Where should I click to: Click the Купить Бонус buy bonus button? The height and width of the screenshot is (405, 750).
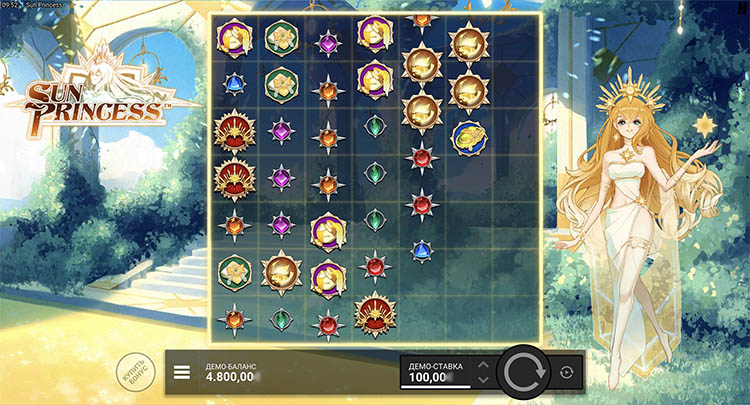pyautogui.click(x=134, y=370)
